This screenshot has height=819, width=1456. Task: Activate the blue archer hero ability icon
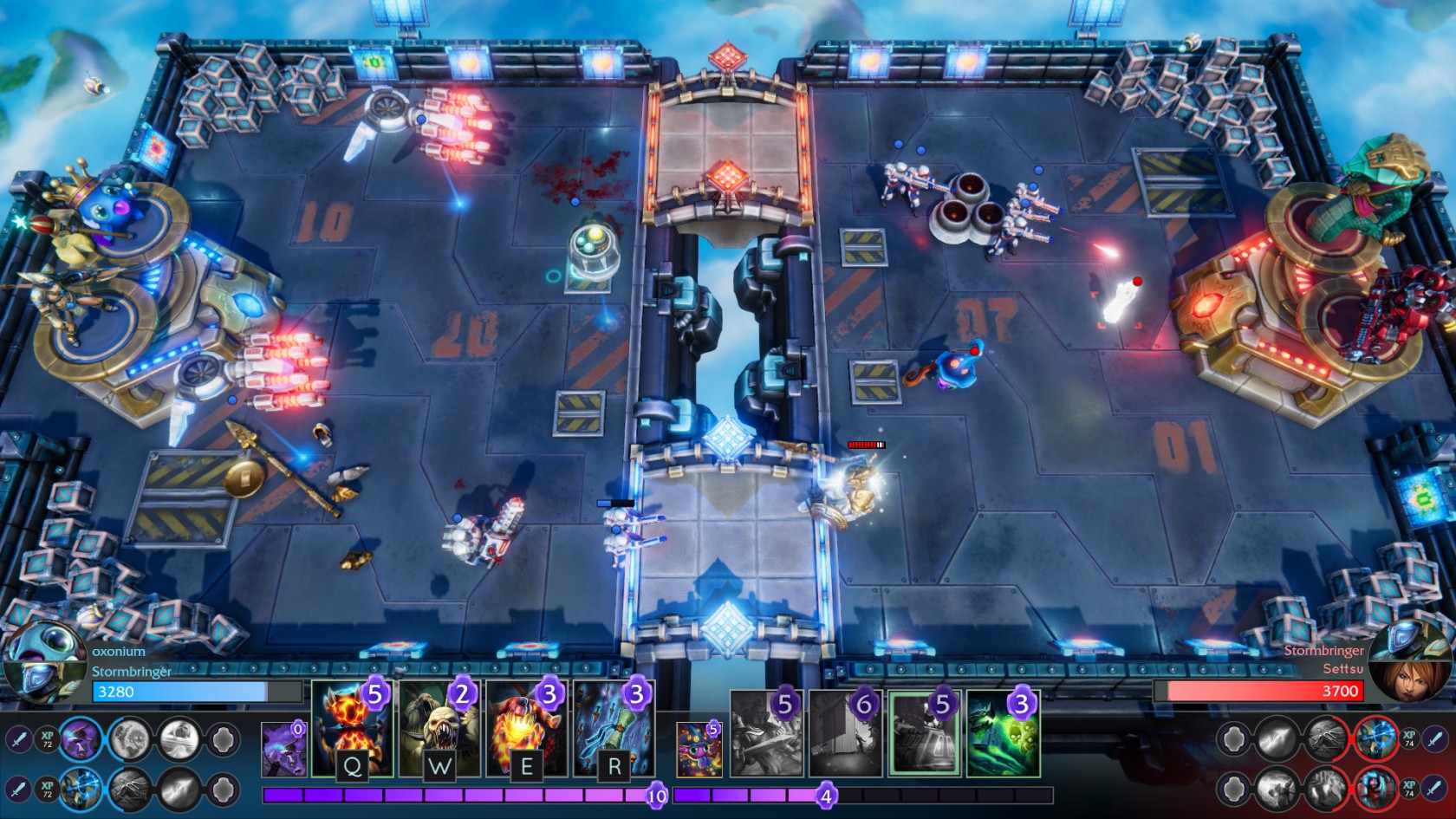pos(81,789)
